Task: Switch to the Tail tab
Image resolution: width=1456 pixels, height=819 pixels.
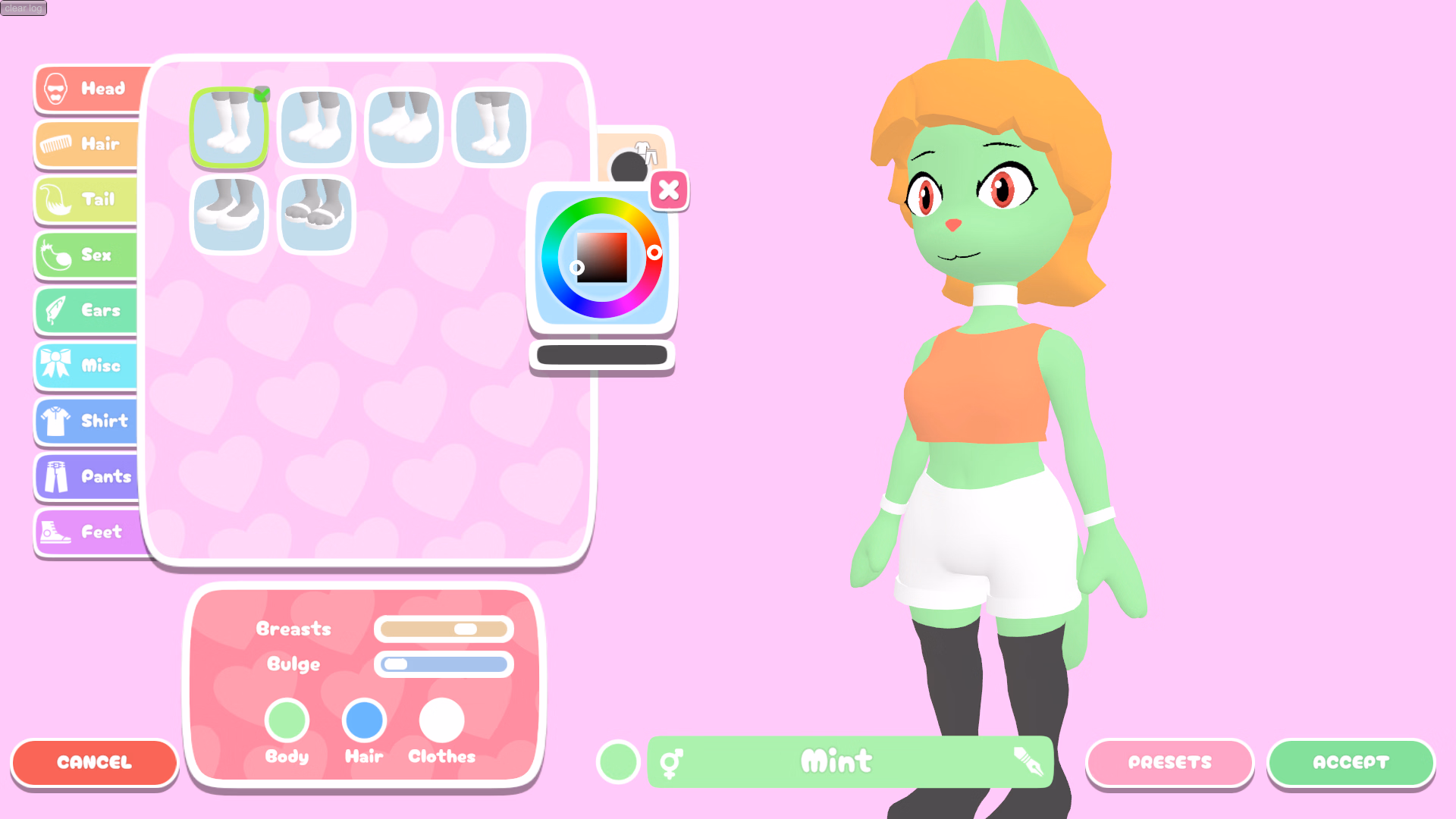Action: (x=55, y=199)
